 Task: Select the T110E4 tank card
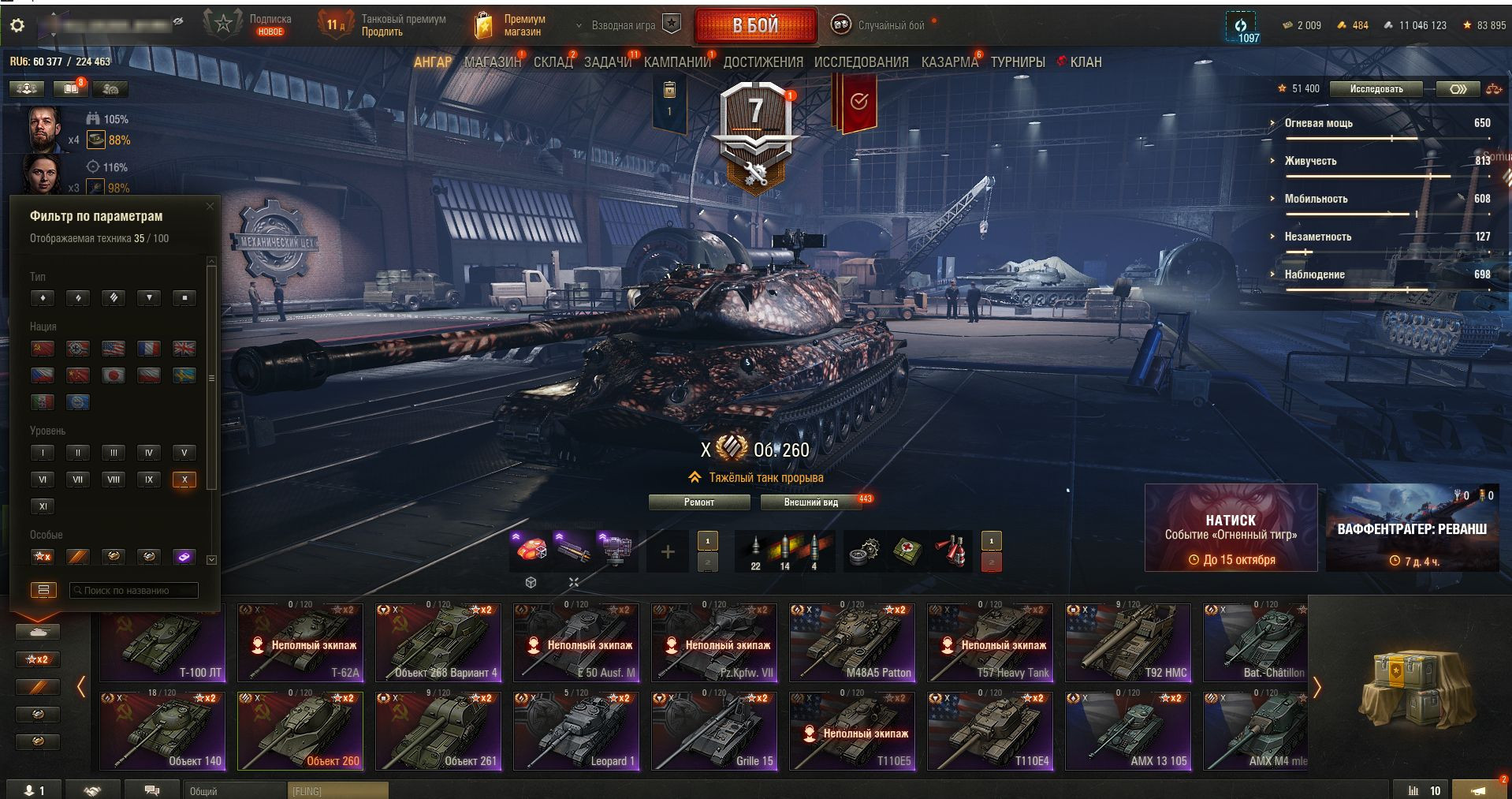coord(990,731)
